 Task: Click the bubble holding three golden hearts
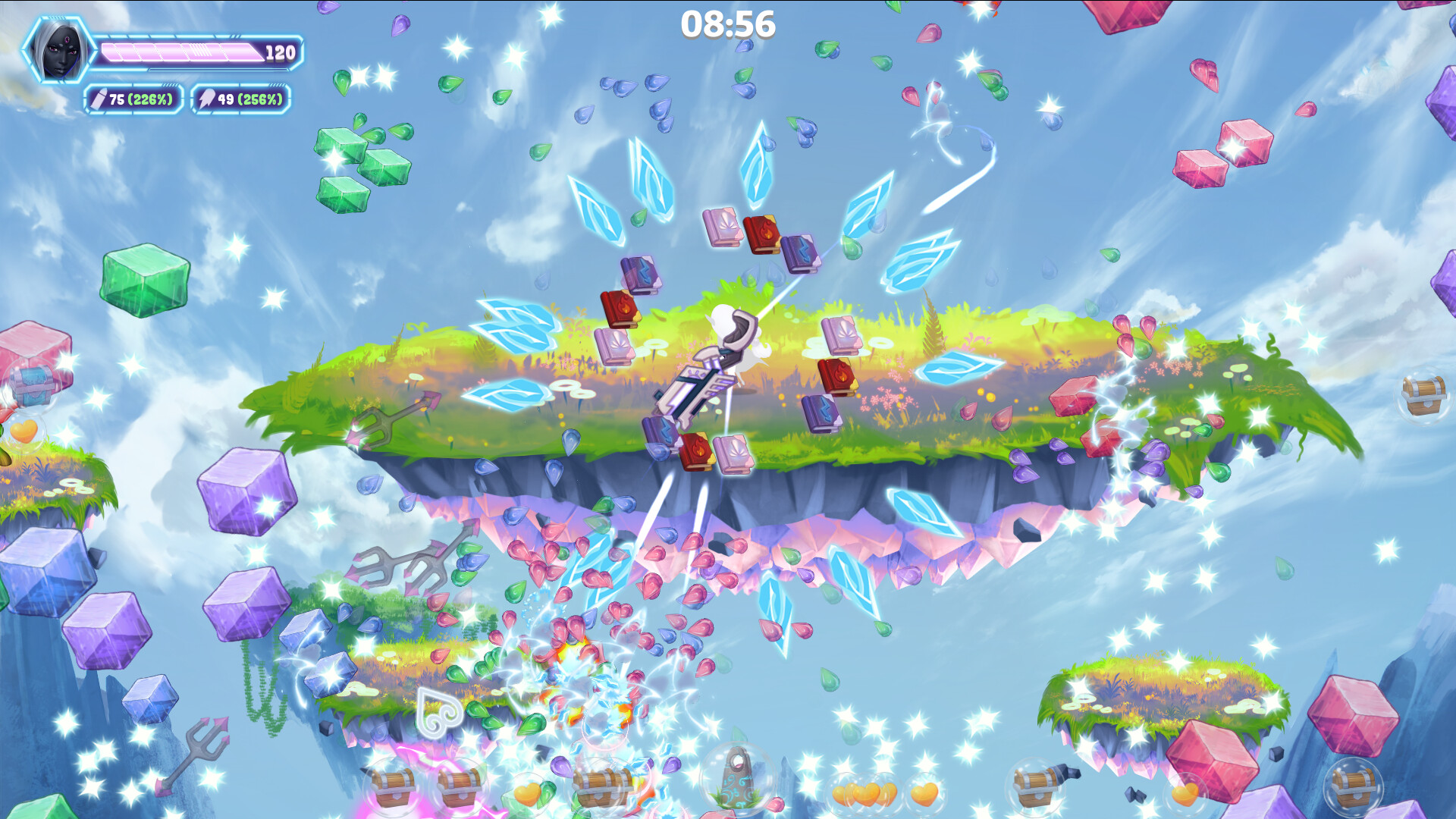(x=864, y=792)
